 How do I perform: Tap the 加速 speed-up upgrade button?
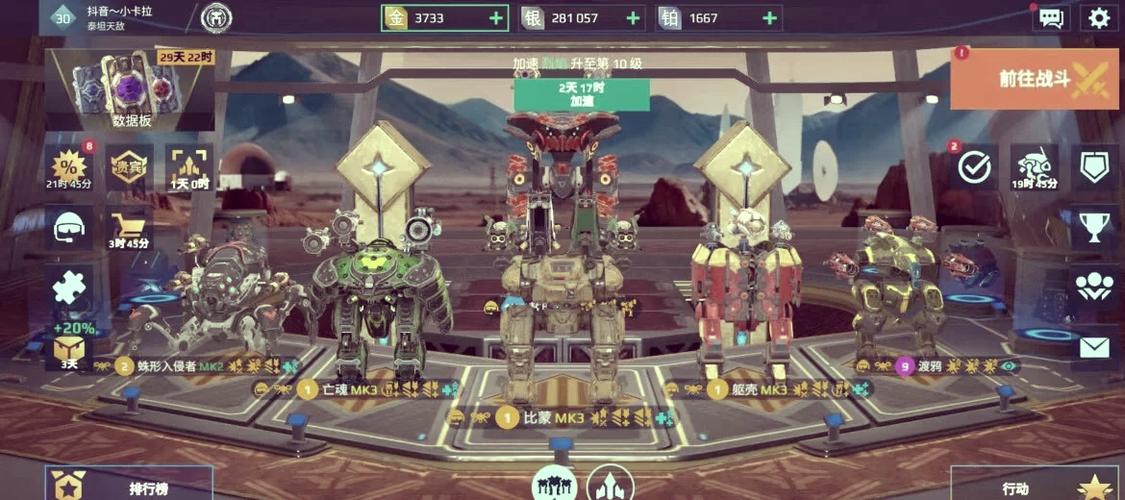click(581, 94)
